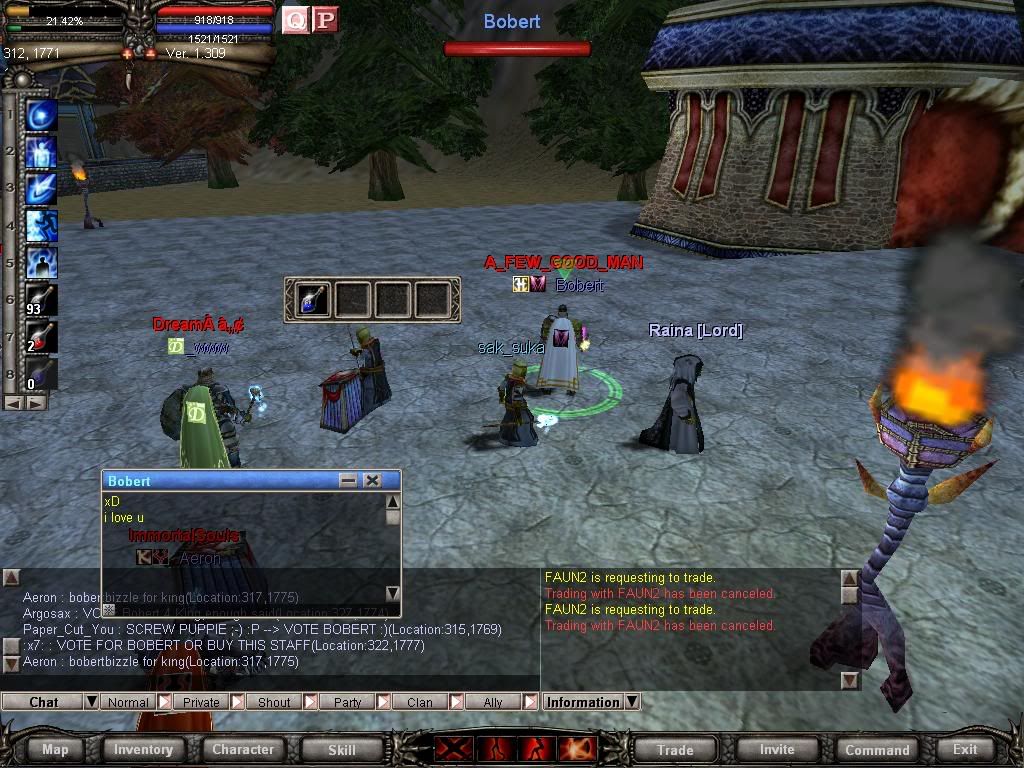Select the Clan chat channel
The width and height of the screenshot is (1024, 768).
click(420, 702)
